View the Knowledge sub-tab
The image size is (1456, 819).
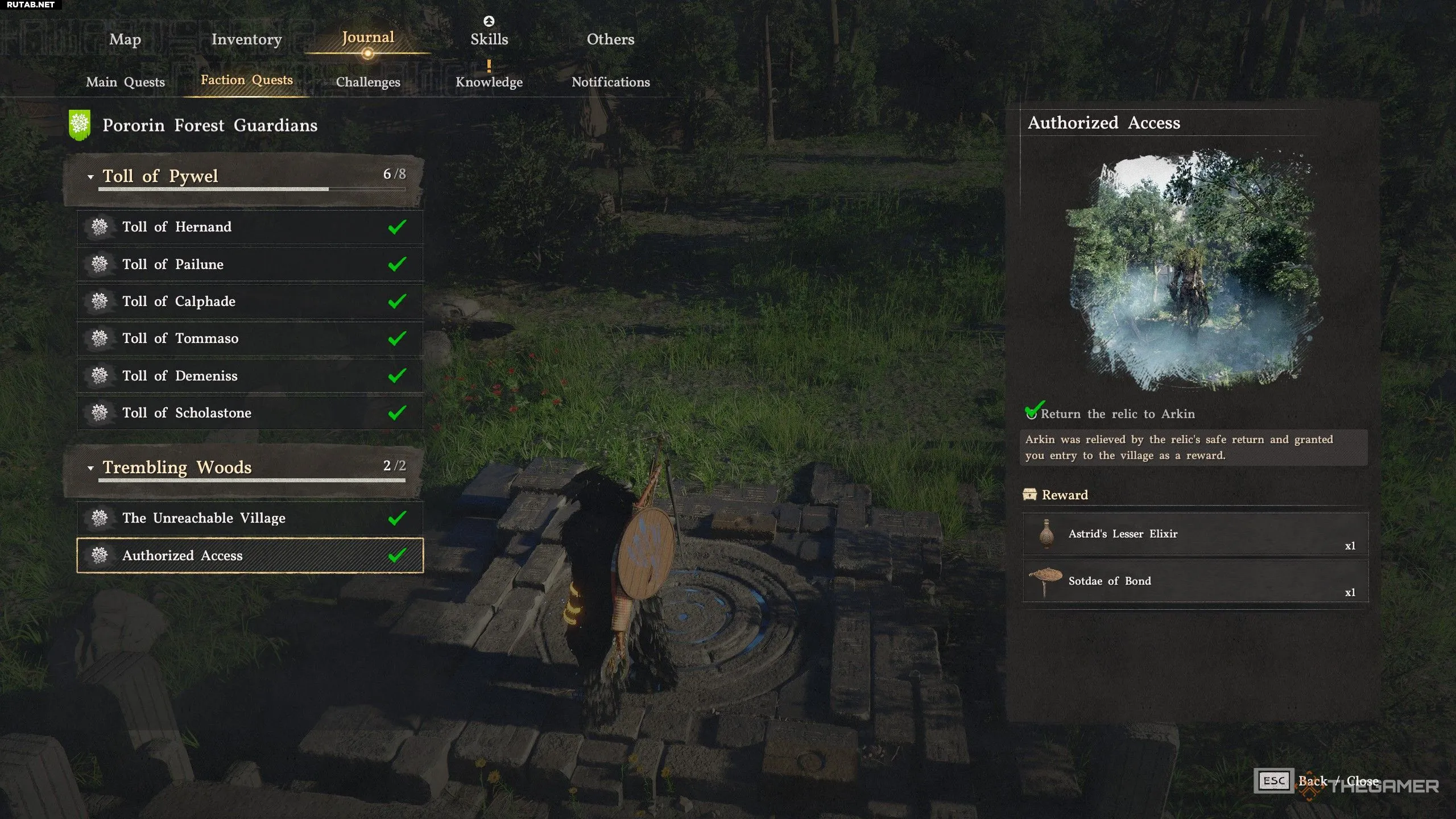click(489, 82)
